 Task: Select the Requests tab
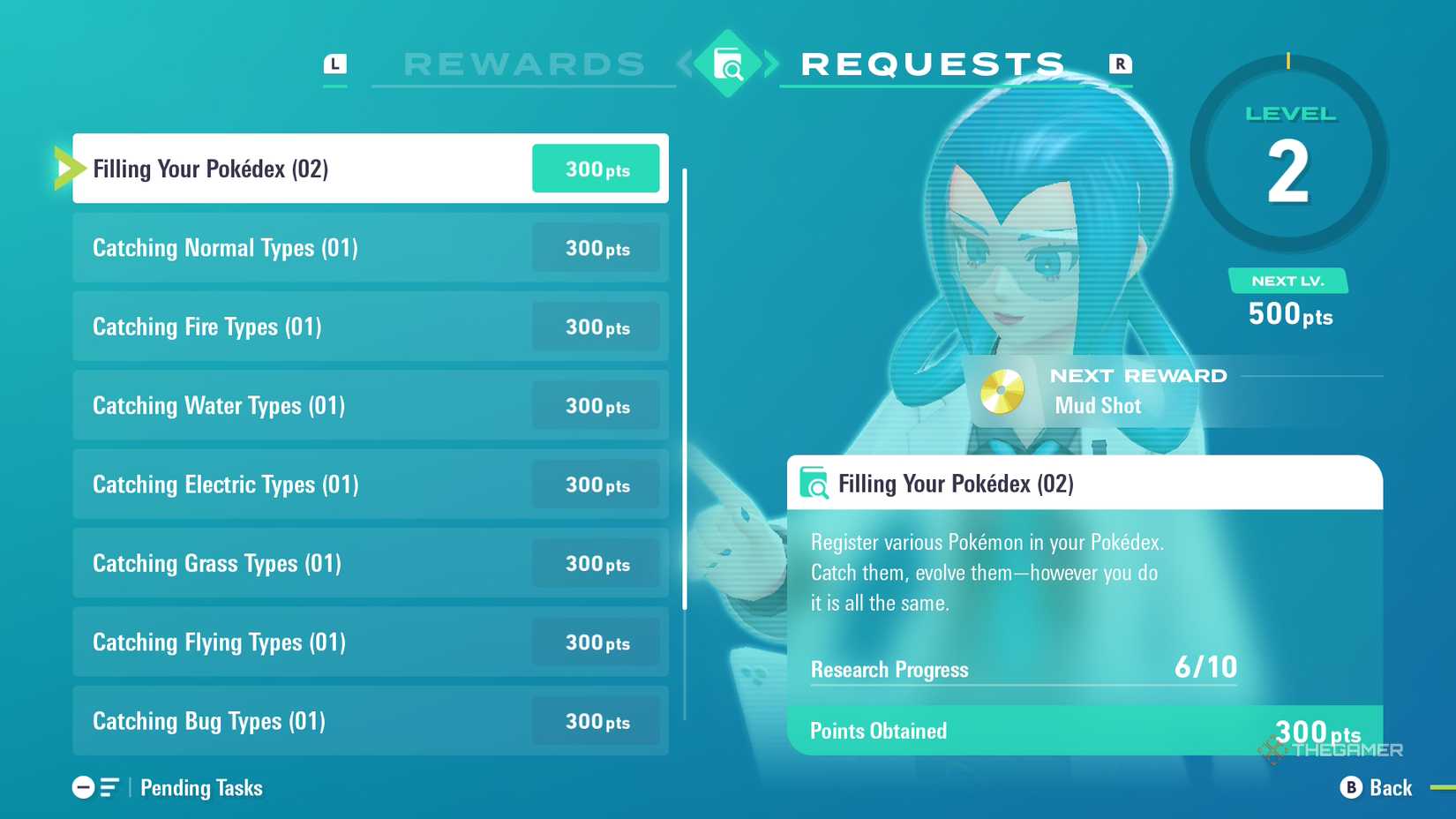pyautogui.click(x=932, y=63)
